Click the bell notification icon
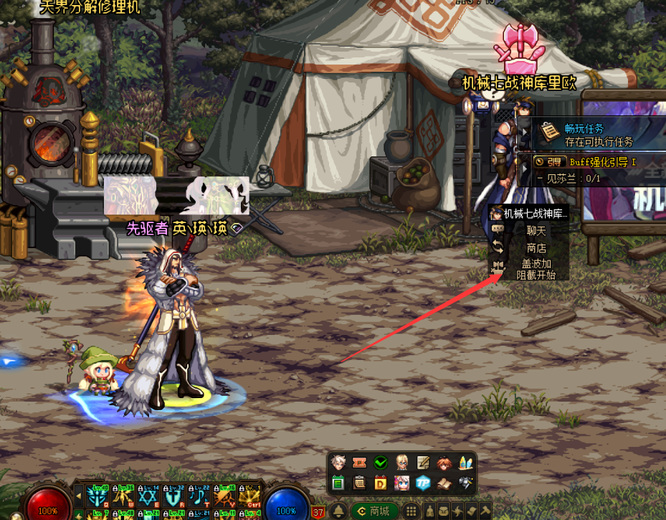 tap(338, 511)
